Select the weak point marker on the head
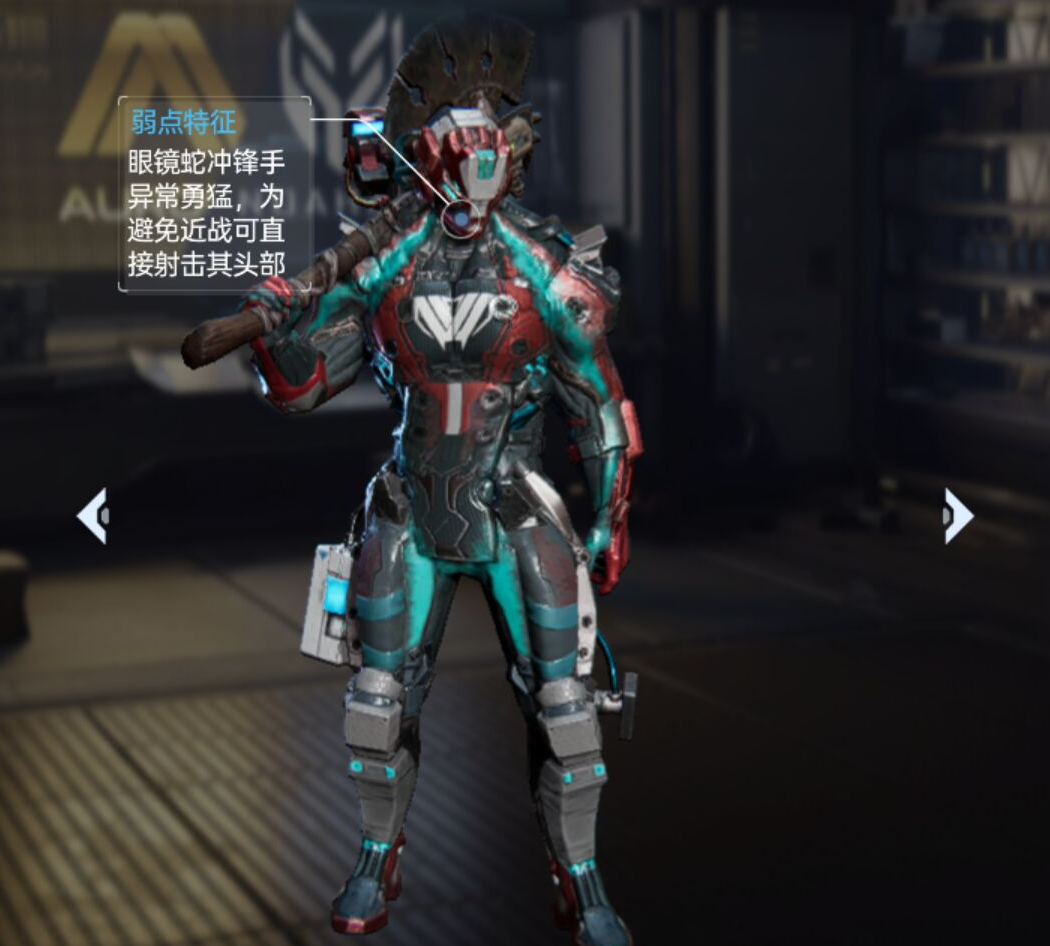Viewport: 1050px width, 946px height. [460, 218]
